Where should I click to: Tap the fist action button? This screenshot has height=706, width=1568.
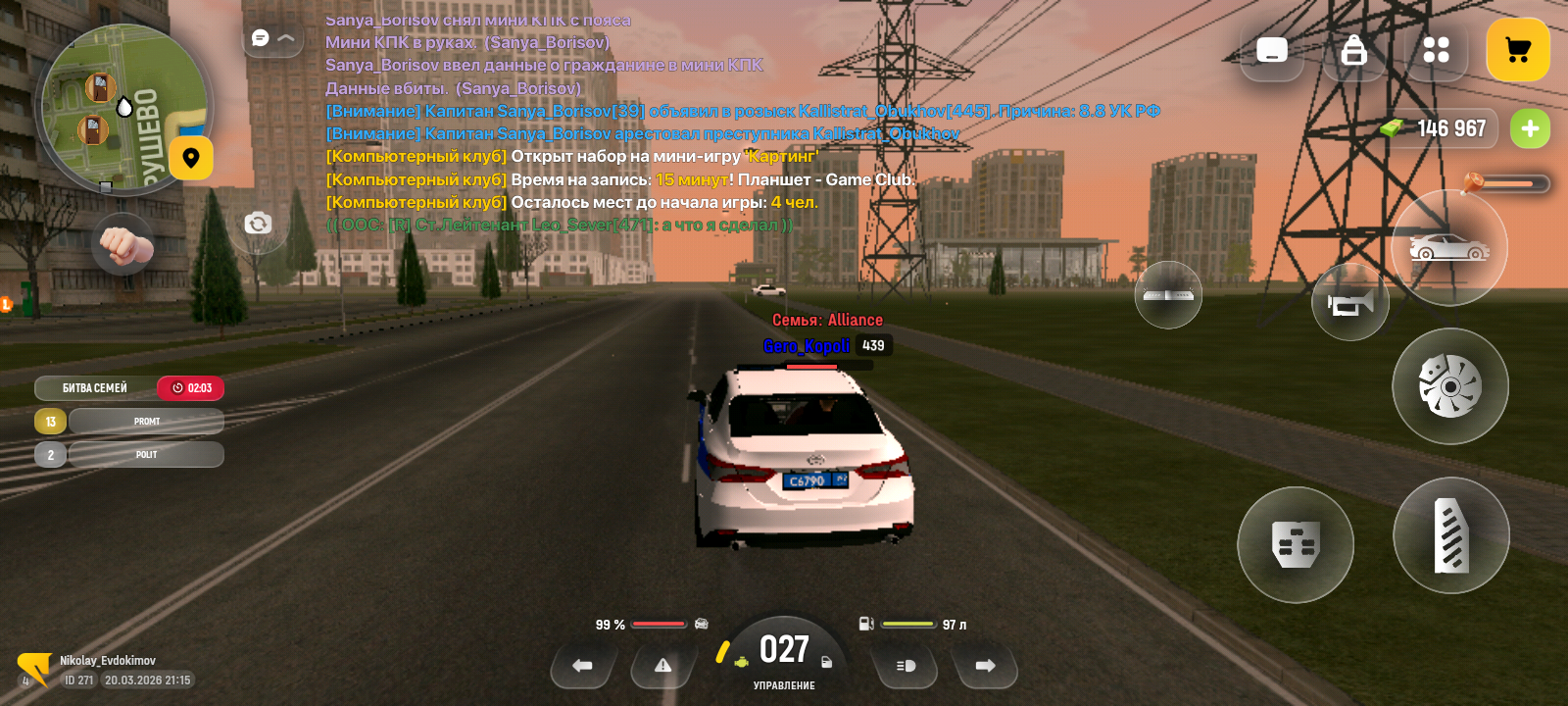[123, 245]
